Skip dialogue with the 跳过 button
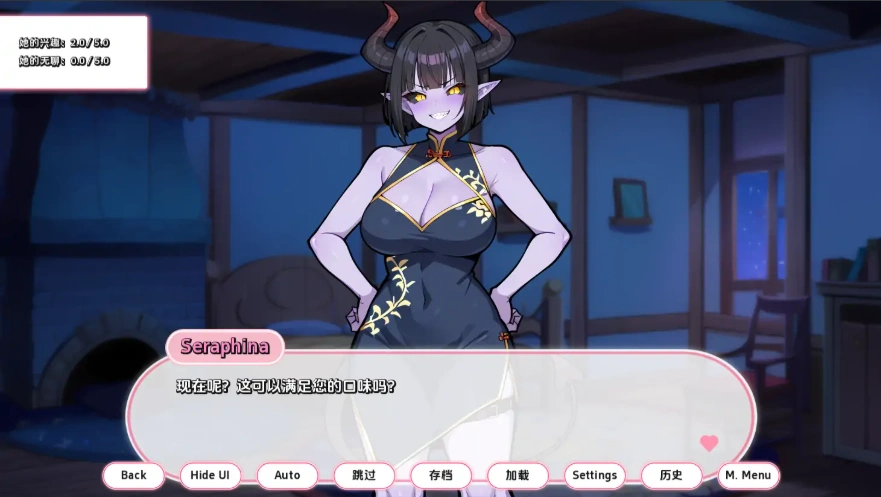Screen dimensions: 881x497 pyautogui.click(x=364, y=475)
